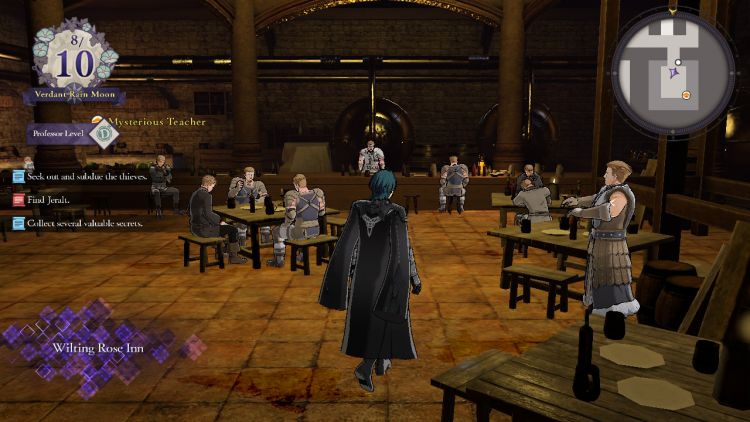Choose the 'Collect several valuable secrets' quest
Viewport: 750px width, 422px height.
84,223
